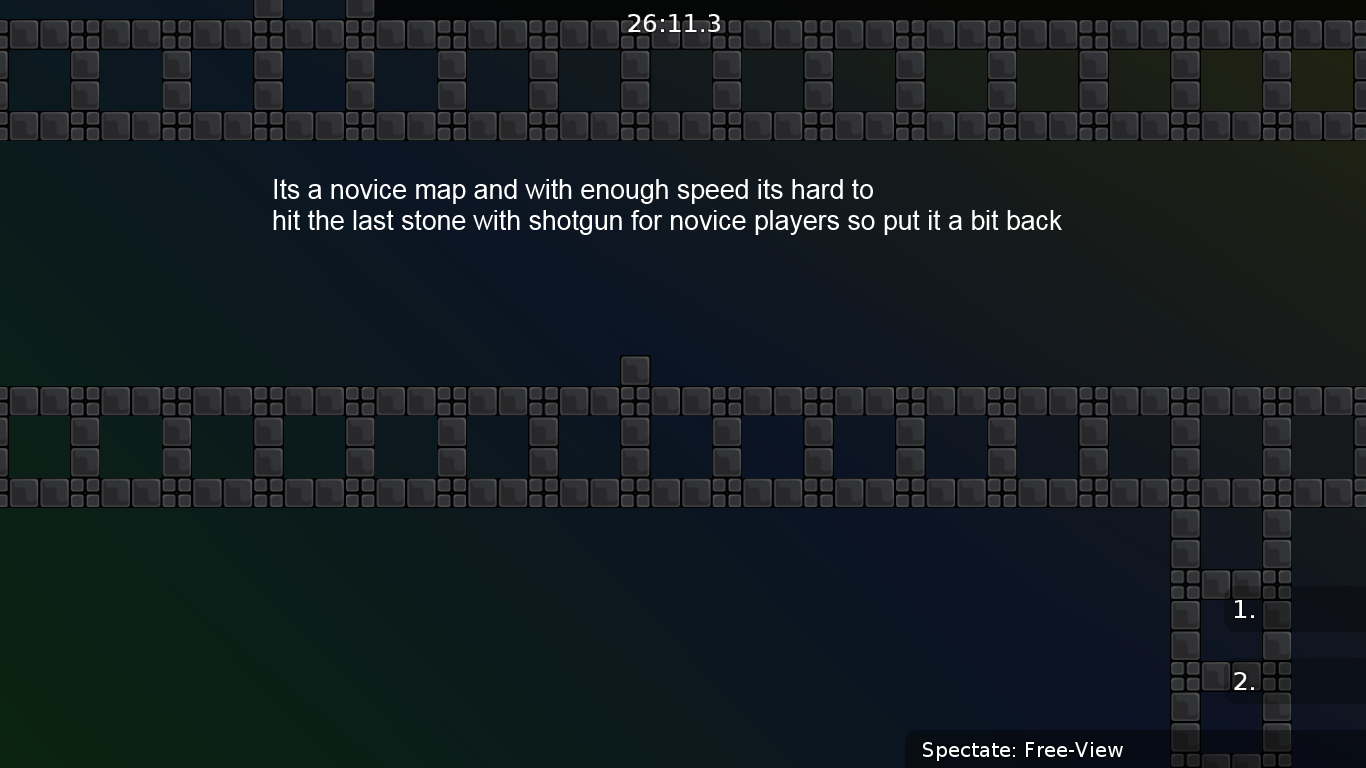
Task: Click the Free-View text in the spectate bar
Action: pyautogui.click(x=1086, y=749)
